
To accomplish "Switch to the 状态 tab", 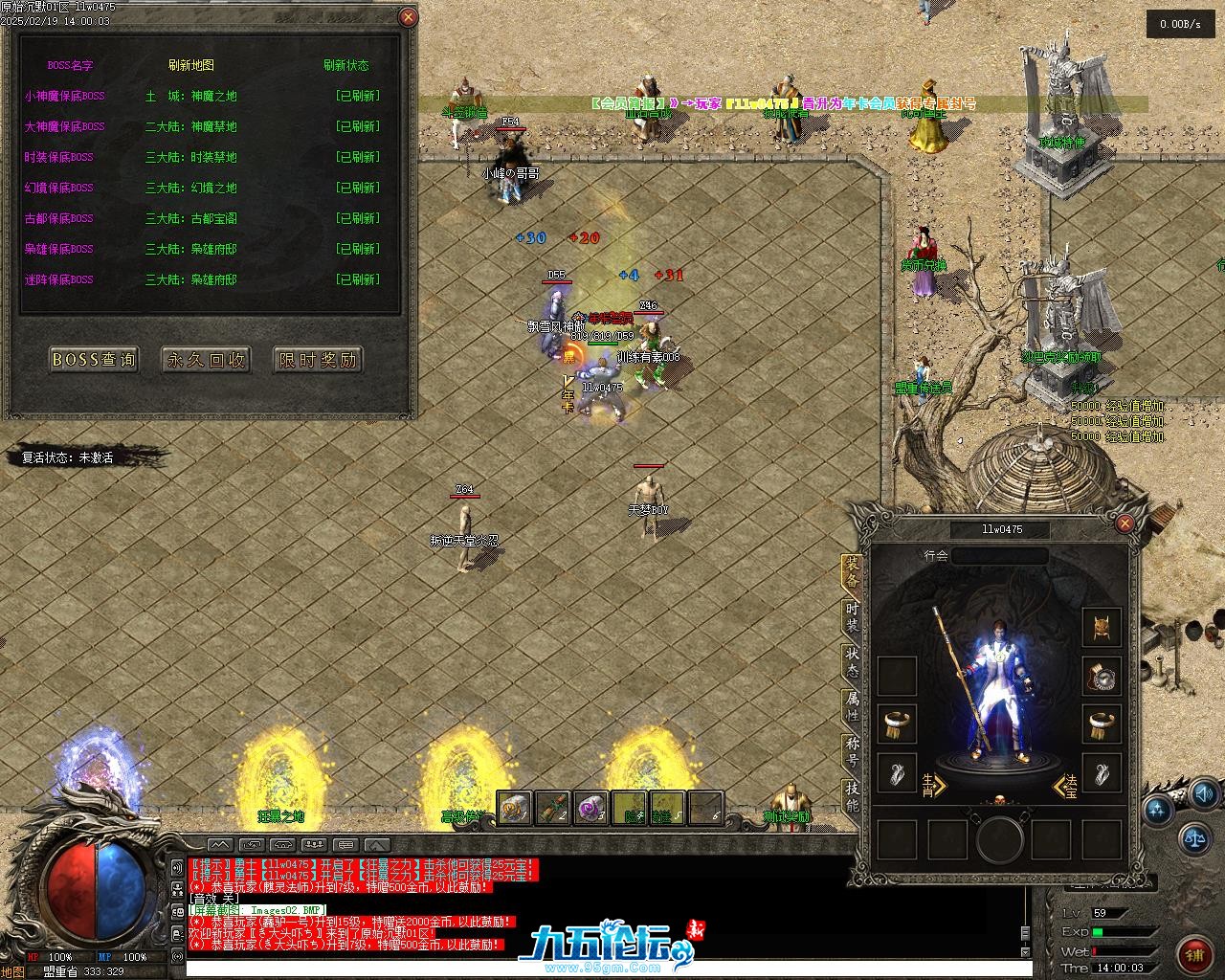I will pyautogui.click(x=852, y=661).
